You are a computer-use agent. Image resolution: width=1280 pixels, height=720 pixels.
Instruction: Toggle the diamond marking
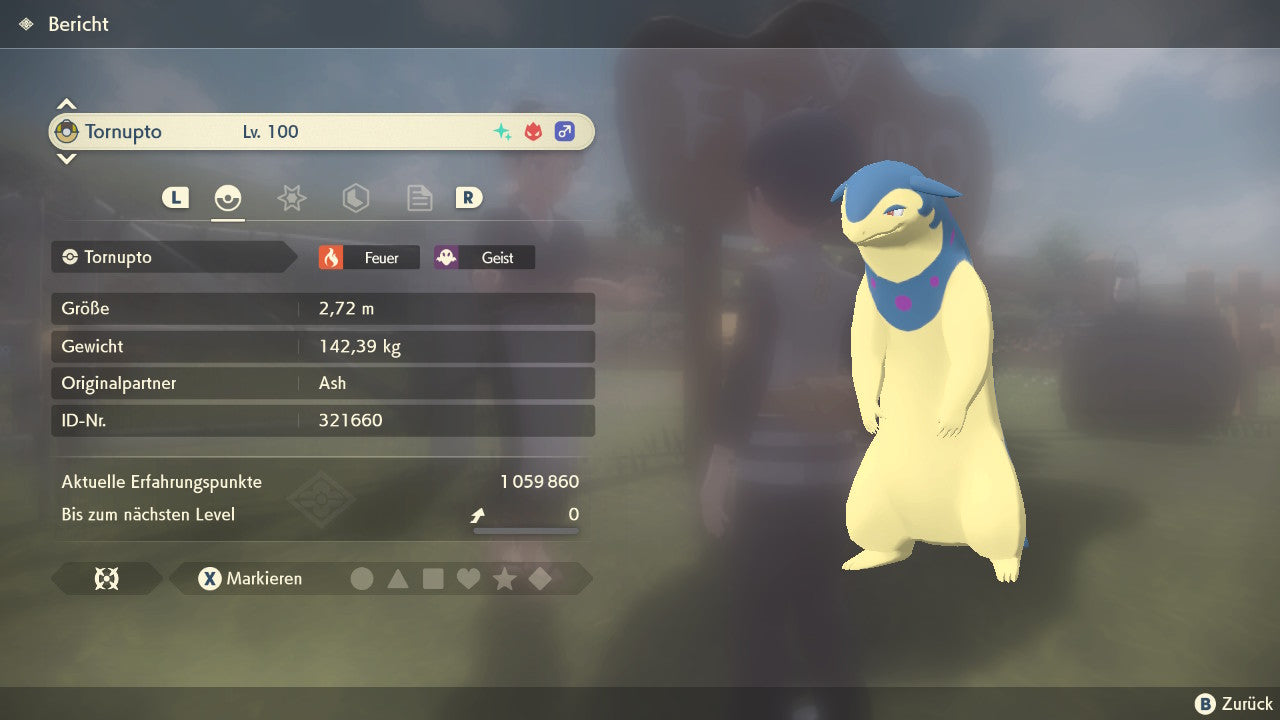[540, 578]
